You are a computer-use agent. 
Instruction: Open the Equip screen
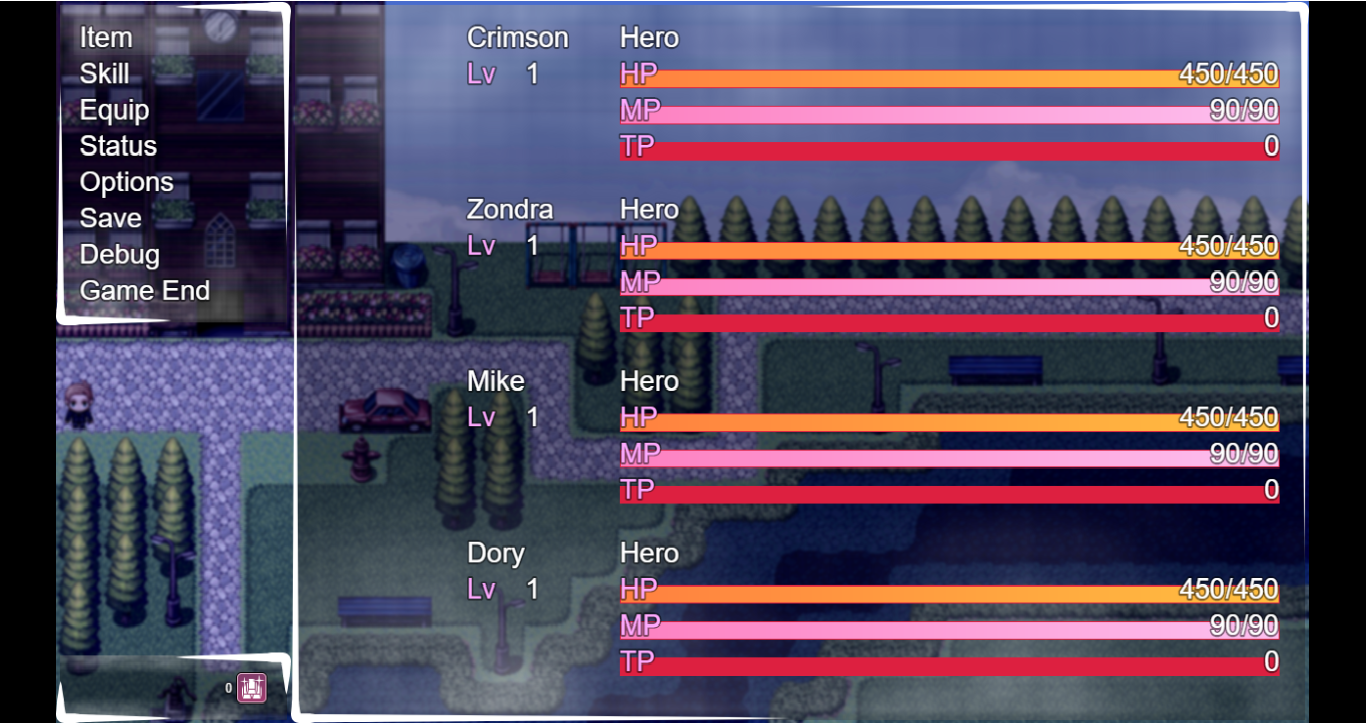coord(114,110)
